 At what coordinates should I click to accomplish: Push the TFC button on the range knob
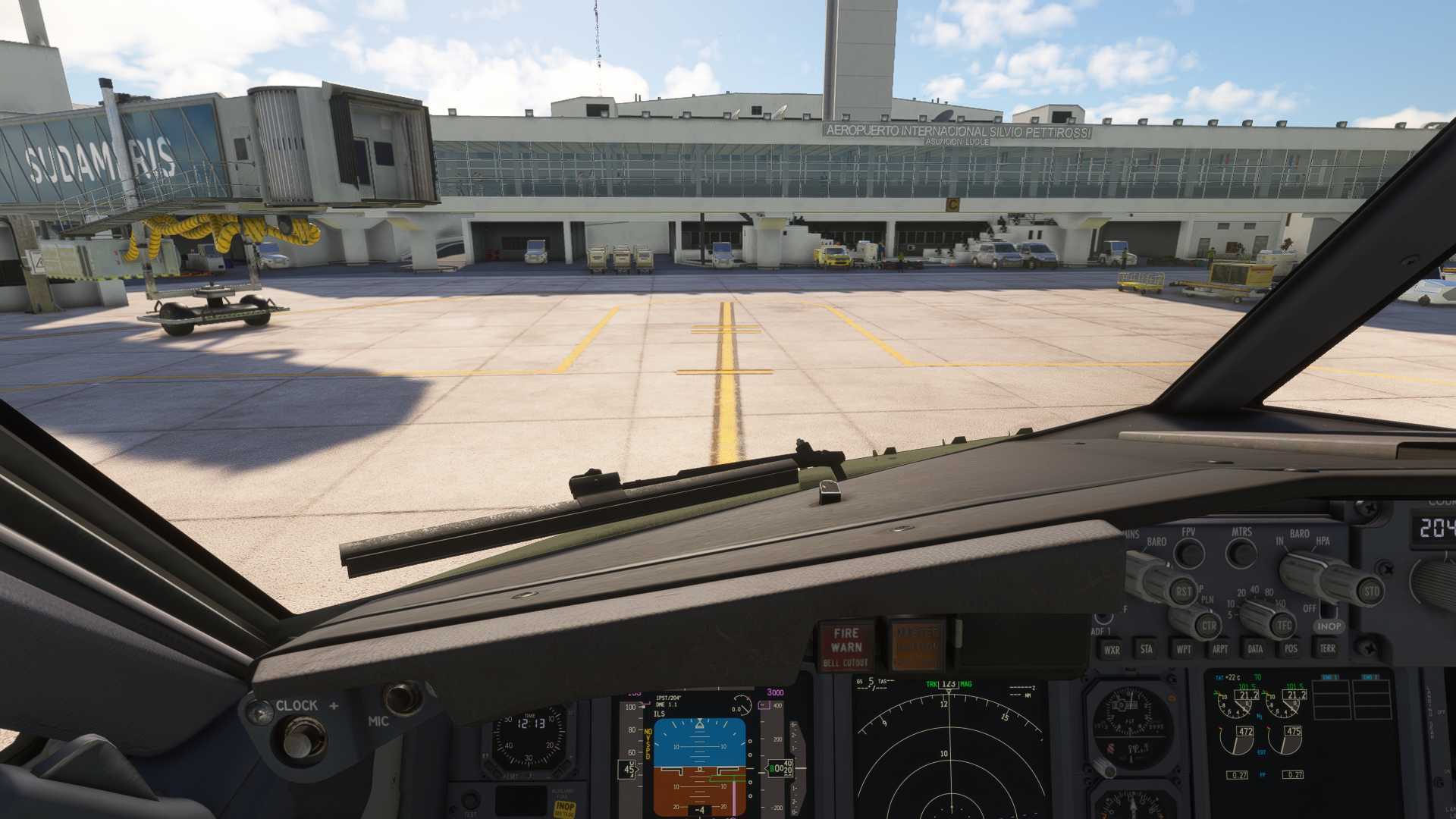(x=1283, y=626)
